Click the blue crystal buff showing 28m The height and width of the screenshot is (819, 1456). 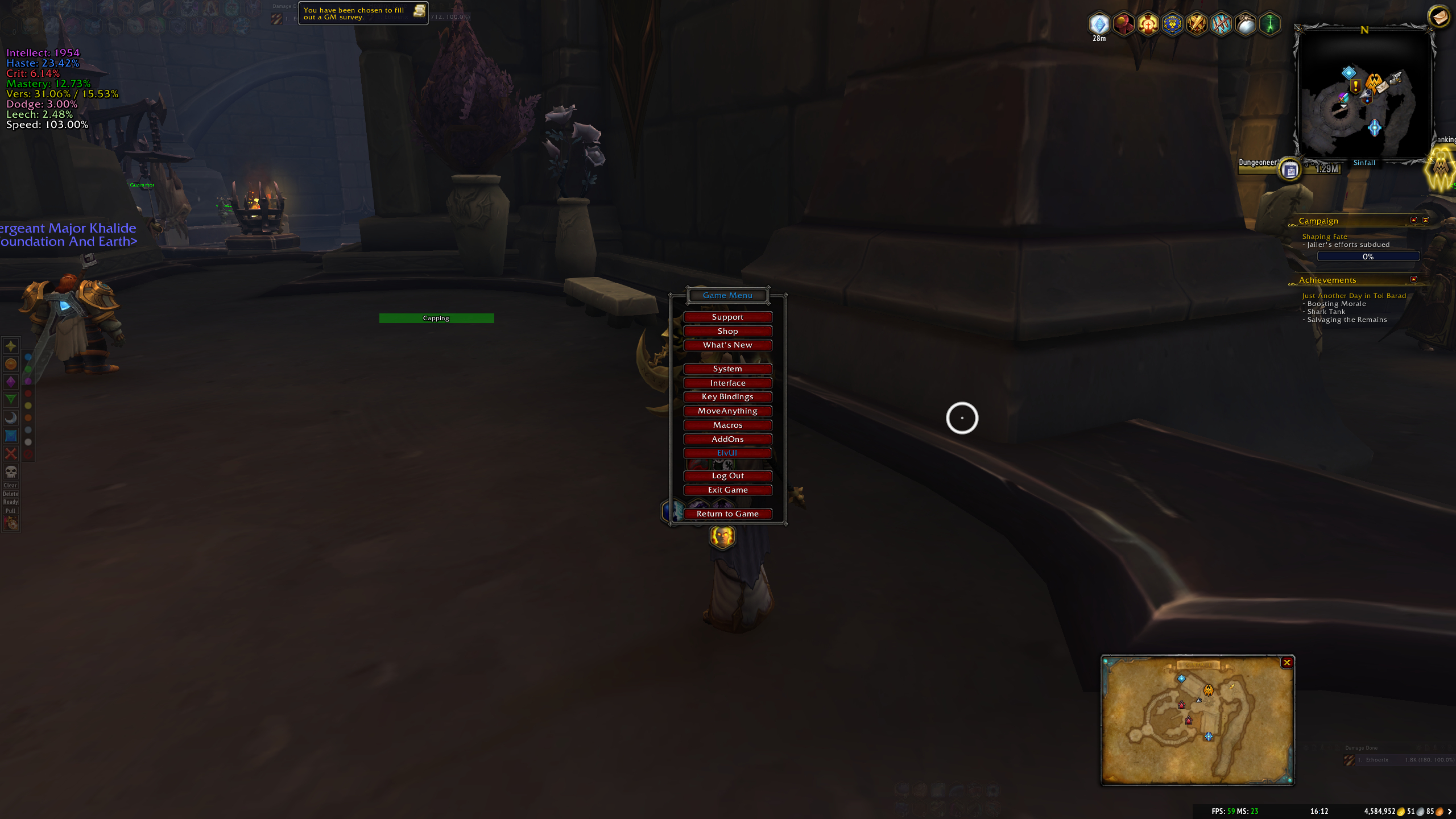point(1100,24)
